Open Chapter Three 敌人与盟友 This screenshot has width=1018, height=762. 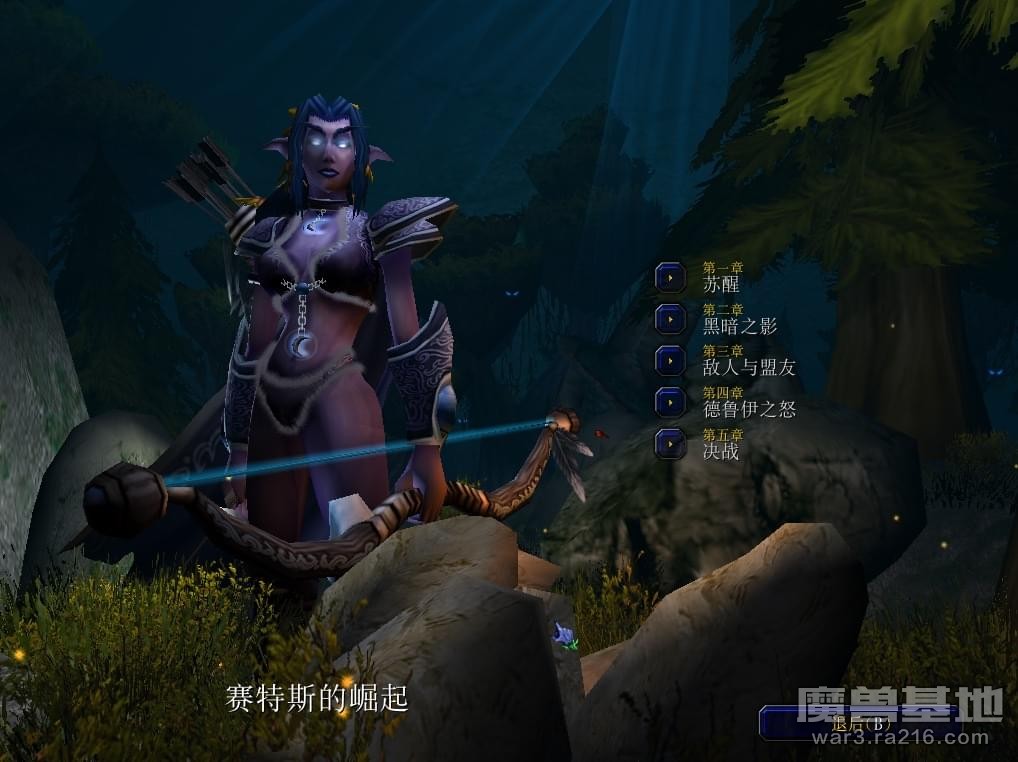tap(670, 360)
